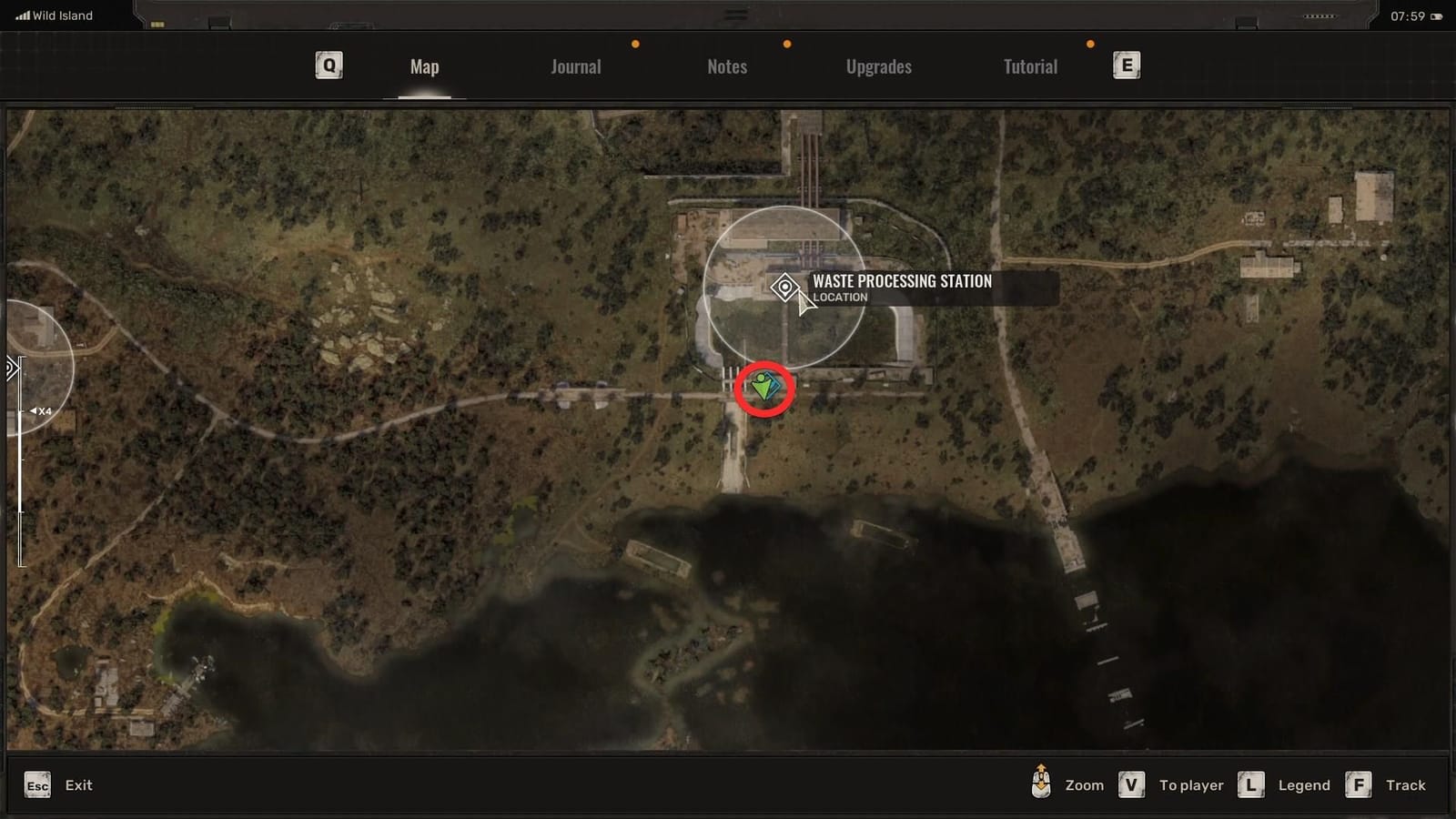Click the mouse-wheel Zoom icon
The image size is (1456, 819).
1041,784
